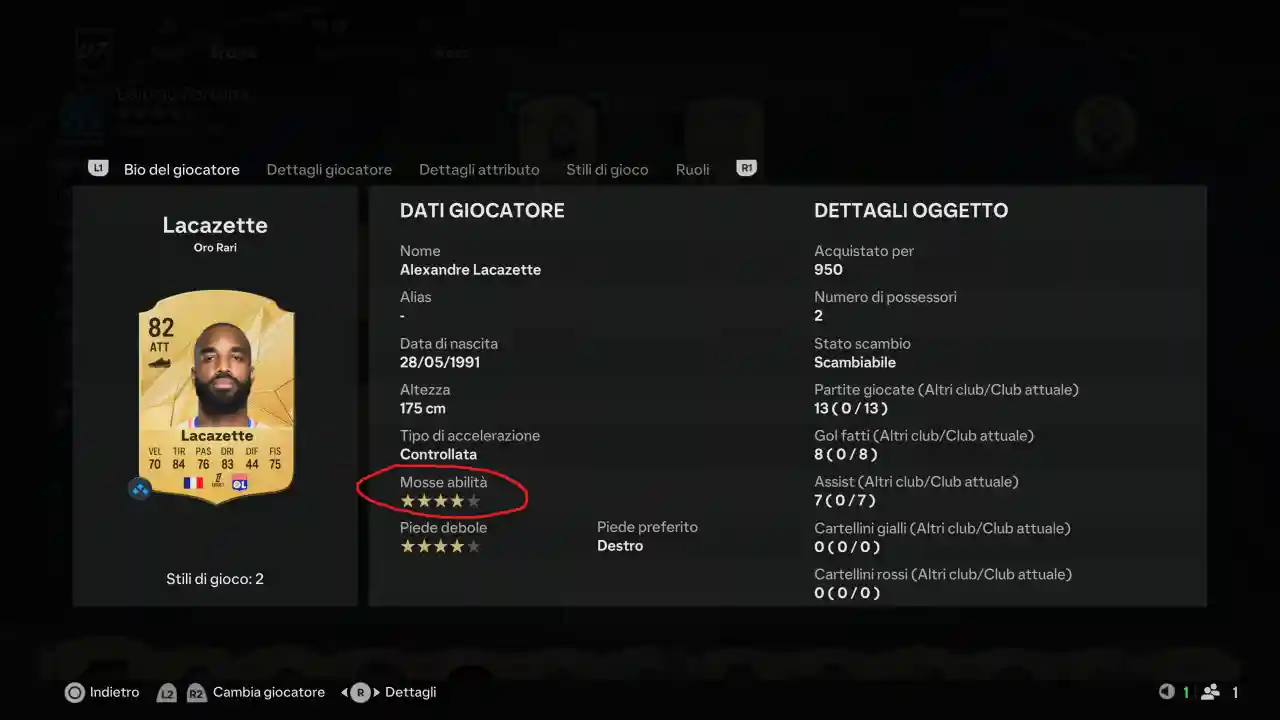
Task: Click the L2 button prompt icon
Action: point(167,692)
